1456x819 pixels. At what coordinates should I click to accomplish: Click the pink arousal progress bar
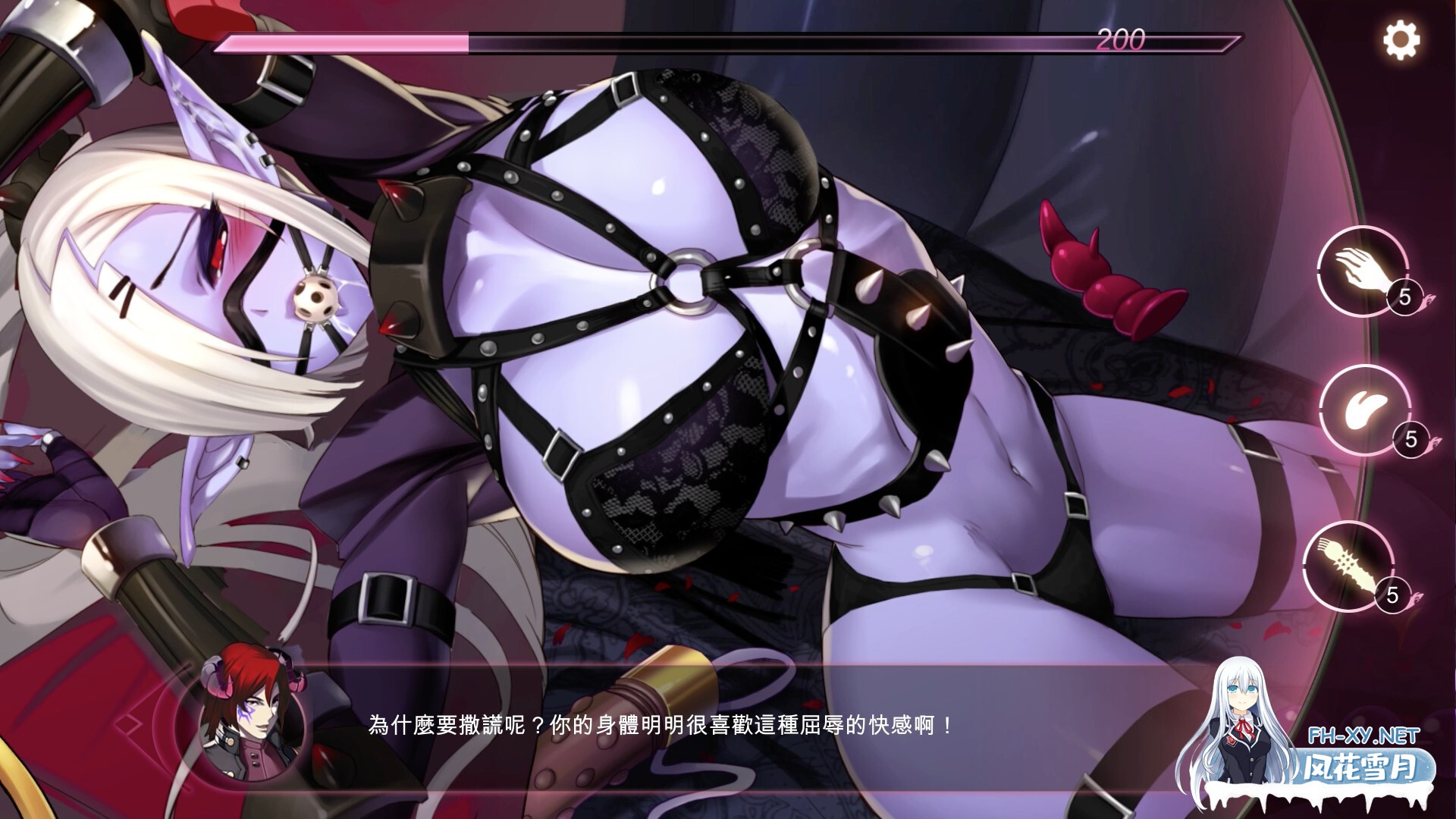pyautogui.click(x=341, y=43)
